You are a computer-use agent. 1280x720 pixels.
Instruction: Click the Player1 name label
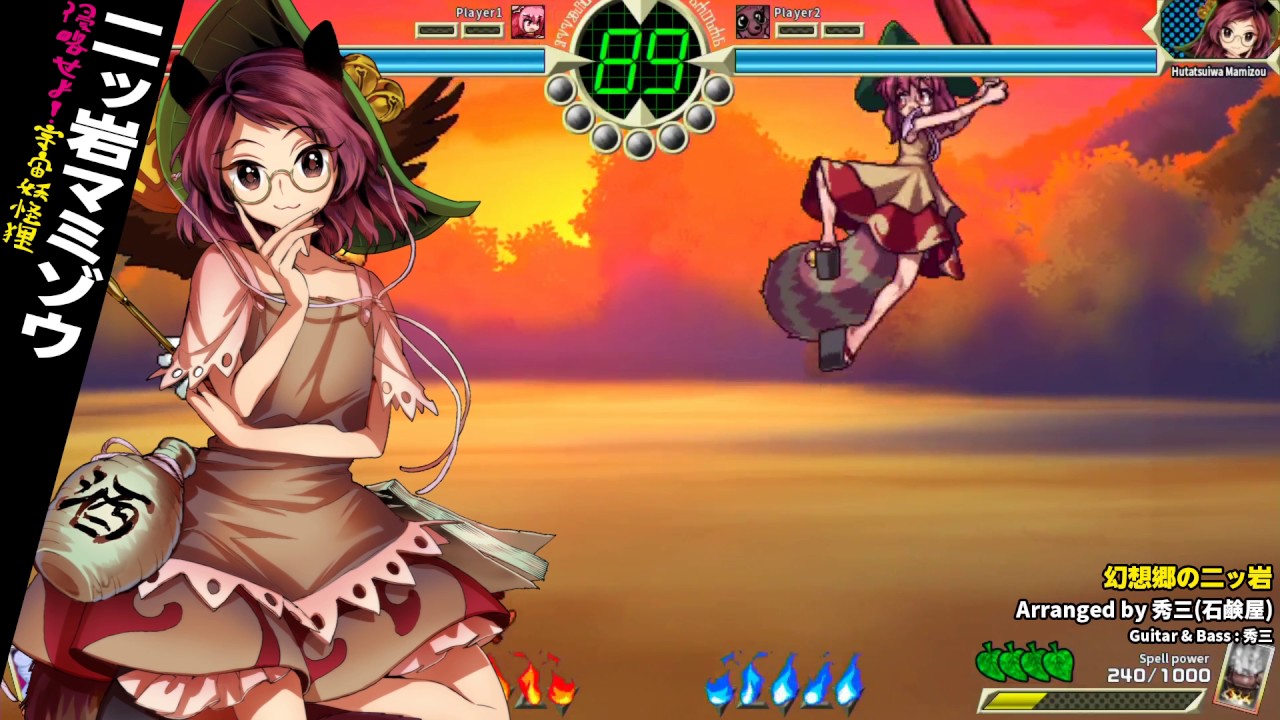(478, 13)
